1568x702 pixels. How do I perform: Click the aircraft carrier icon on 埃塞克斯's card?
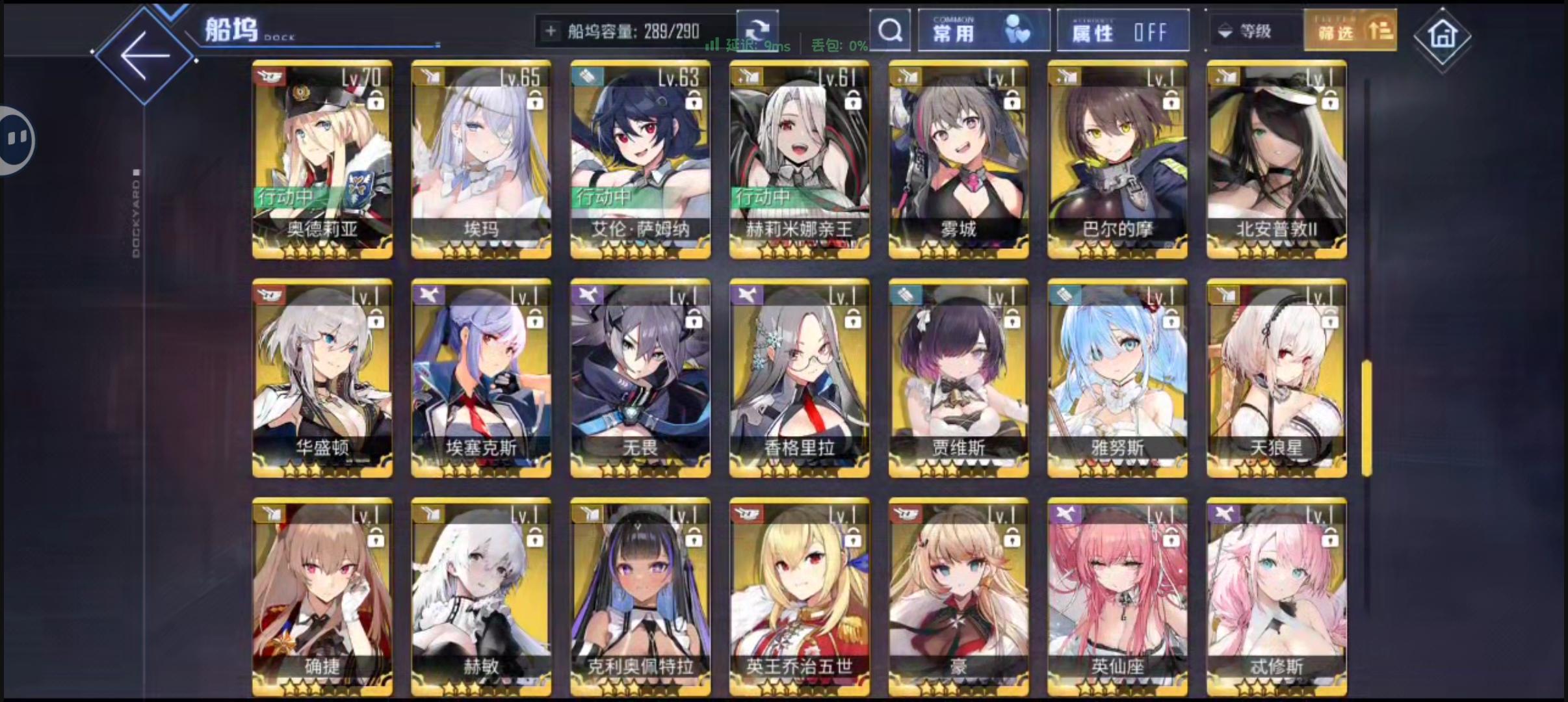429,294
